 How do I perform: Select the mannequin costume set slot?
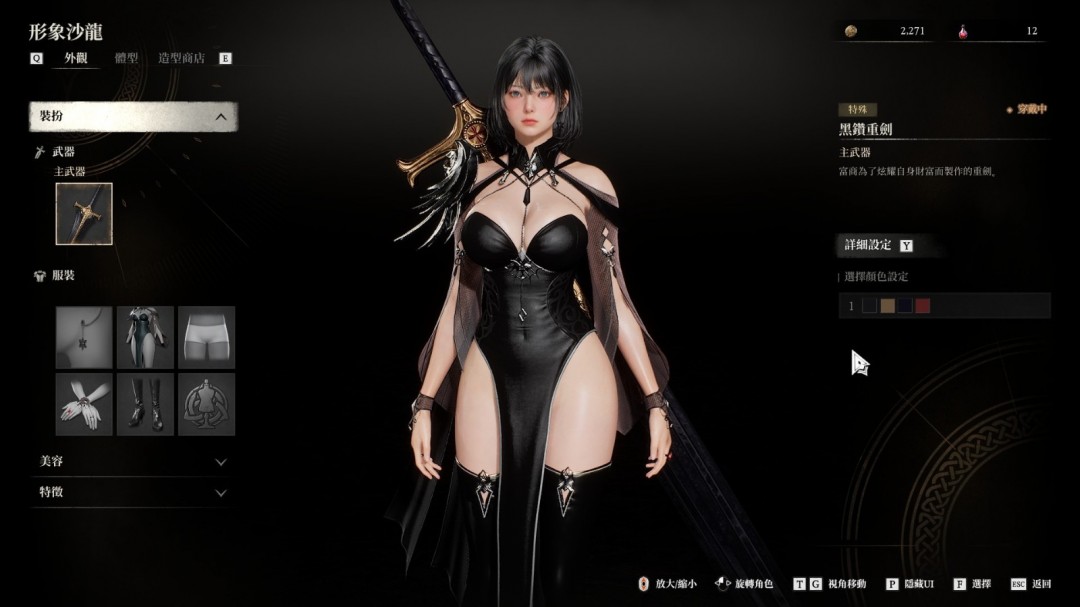point(206,404)
